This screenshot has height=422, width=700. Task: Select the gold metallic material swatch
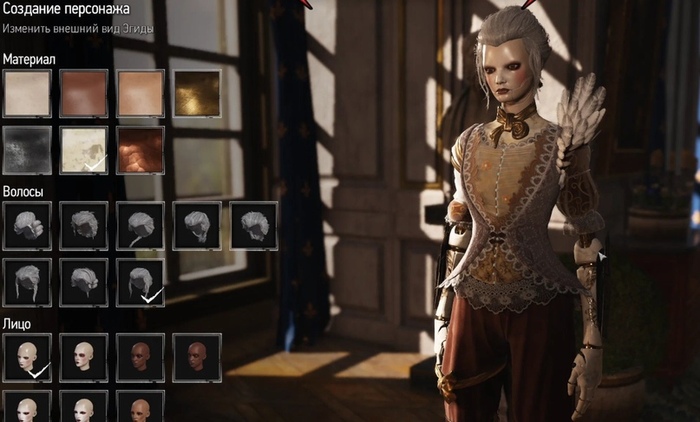pos(197,94)
